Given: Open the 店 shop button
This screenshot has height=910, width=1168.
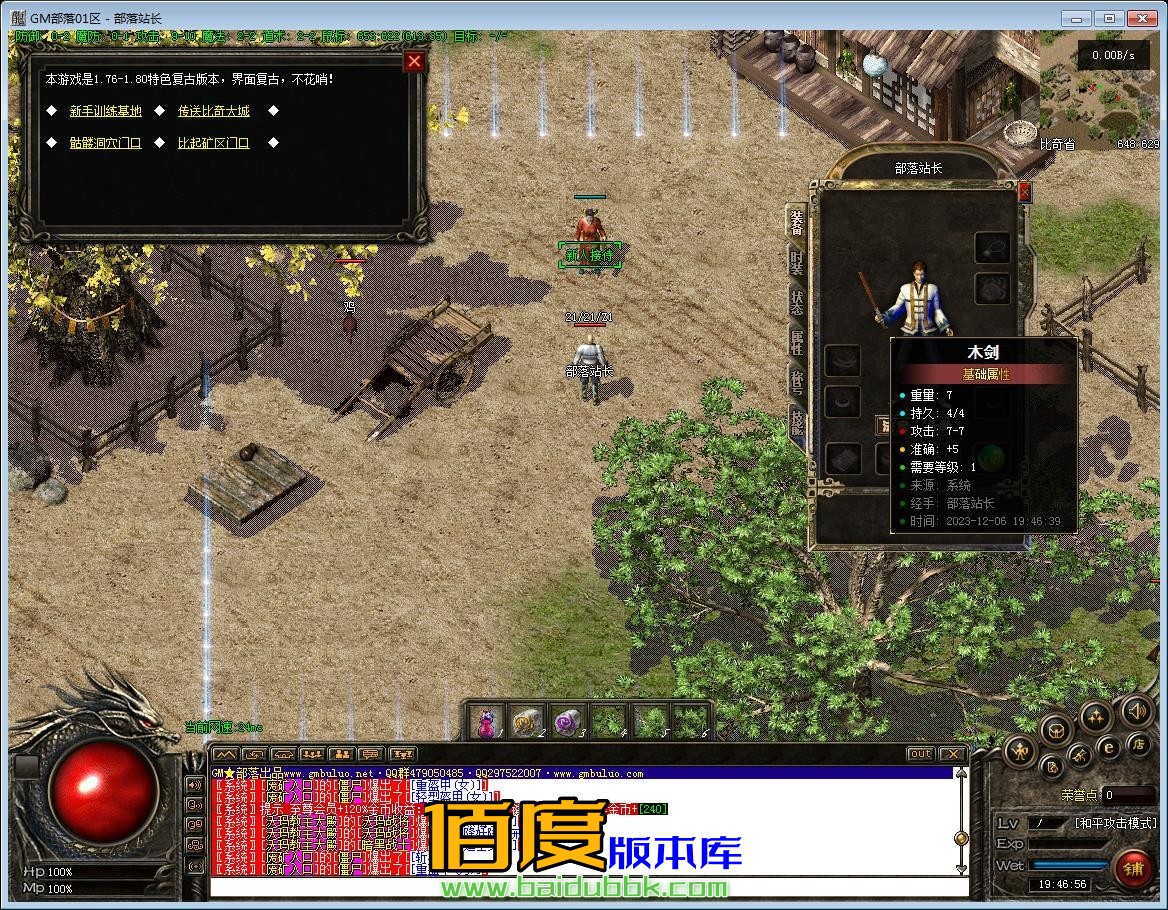Looking at the screenshot, I should tap(1137, 743).
